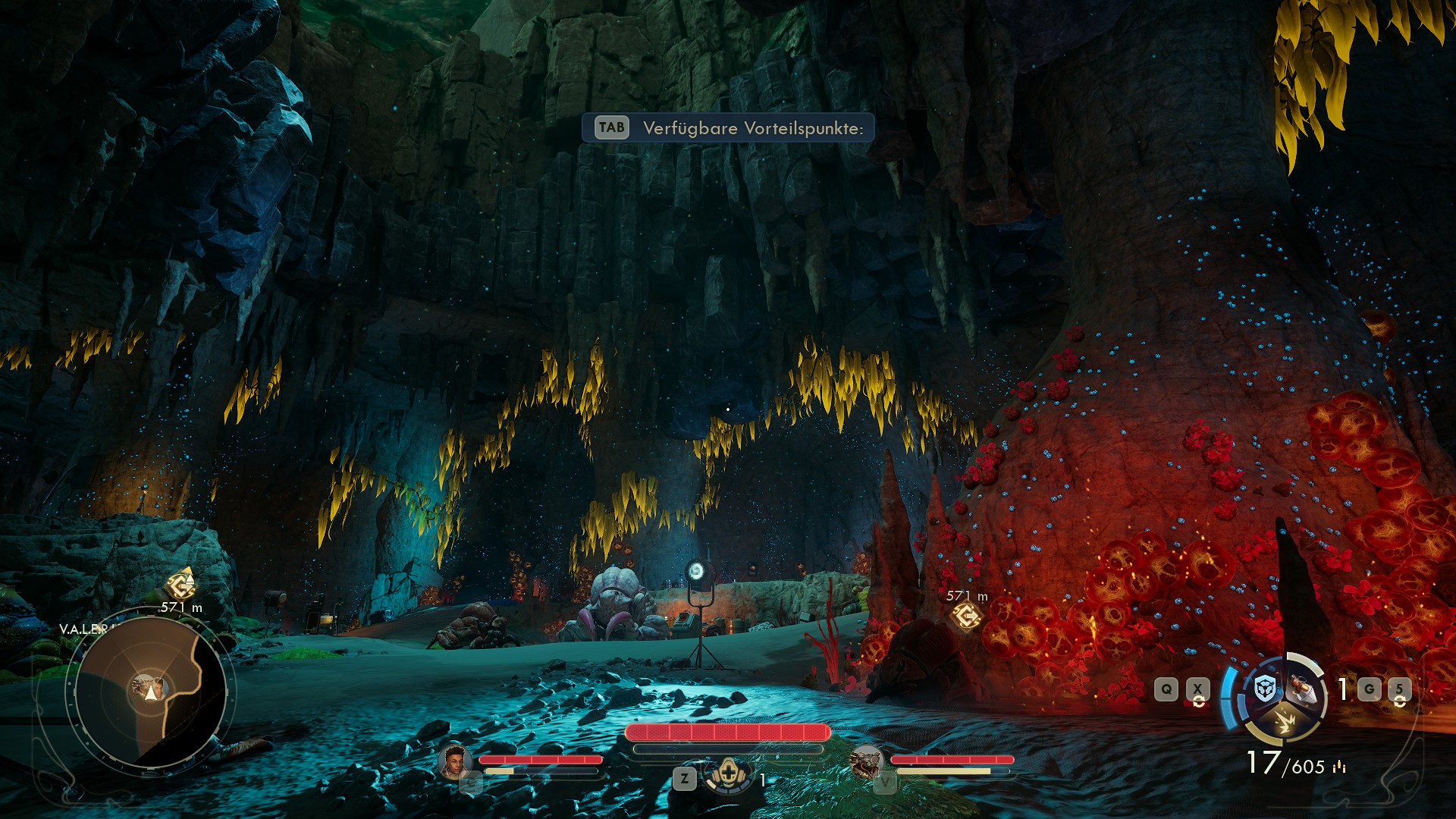Screen dimensions: 1456x819
Task: Click the 571 m objective marker on the red rock
Action: point(966,617)
